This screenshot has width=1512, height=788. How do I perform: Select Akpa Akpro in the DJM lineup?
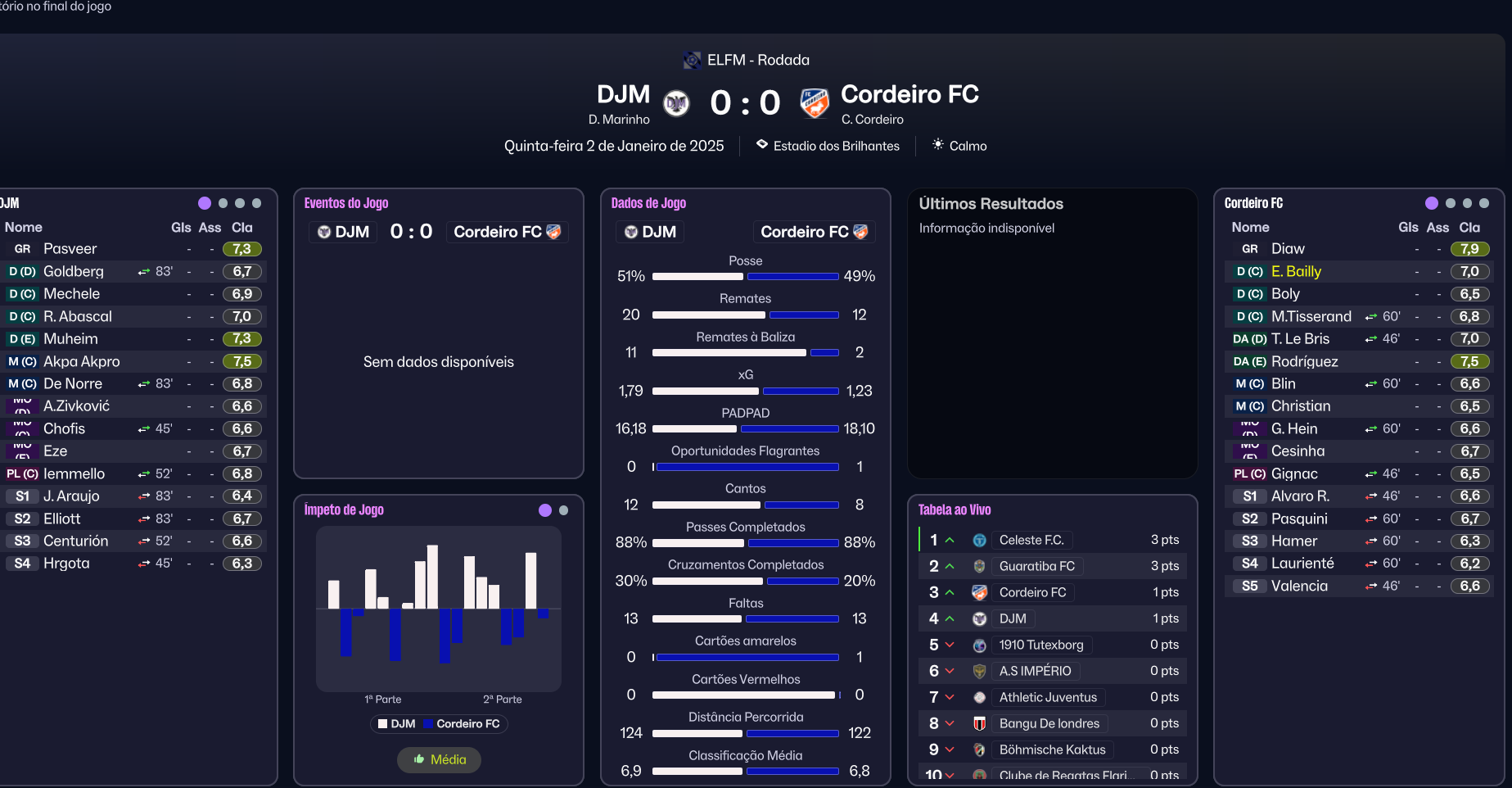81,361
